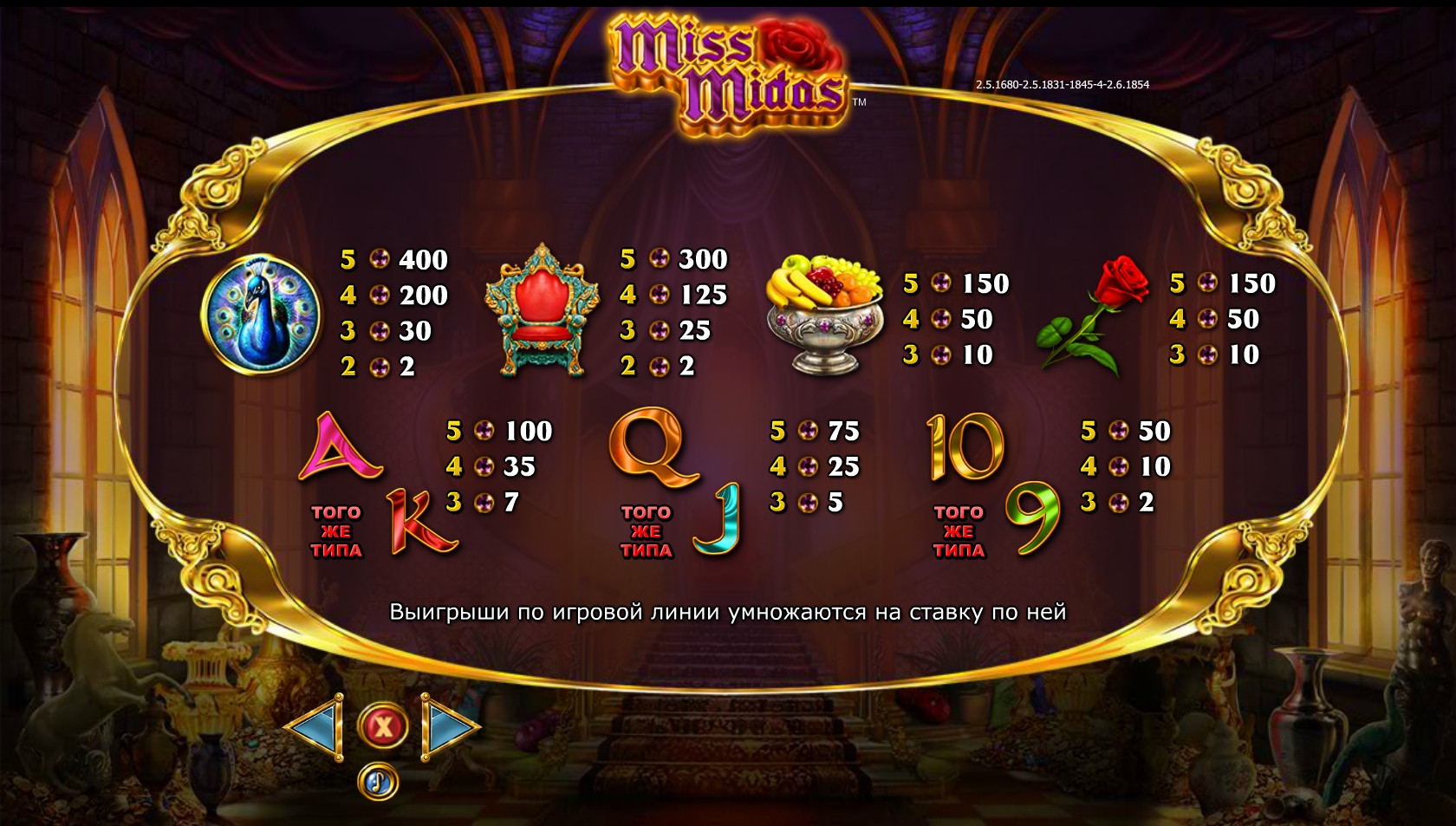Close the paytable with the red X

[382, 726]
